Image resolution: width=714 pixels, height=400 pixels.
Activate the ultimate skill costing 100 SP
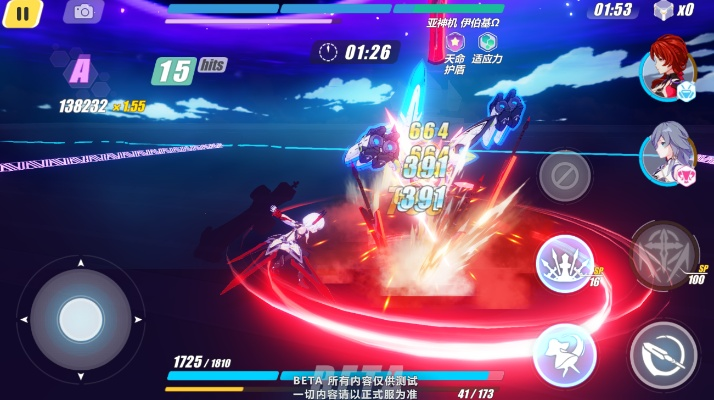[x=663, y=252]
